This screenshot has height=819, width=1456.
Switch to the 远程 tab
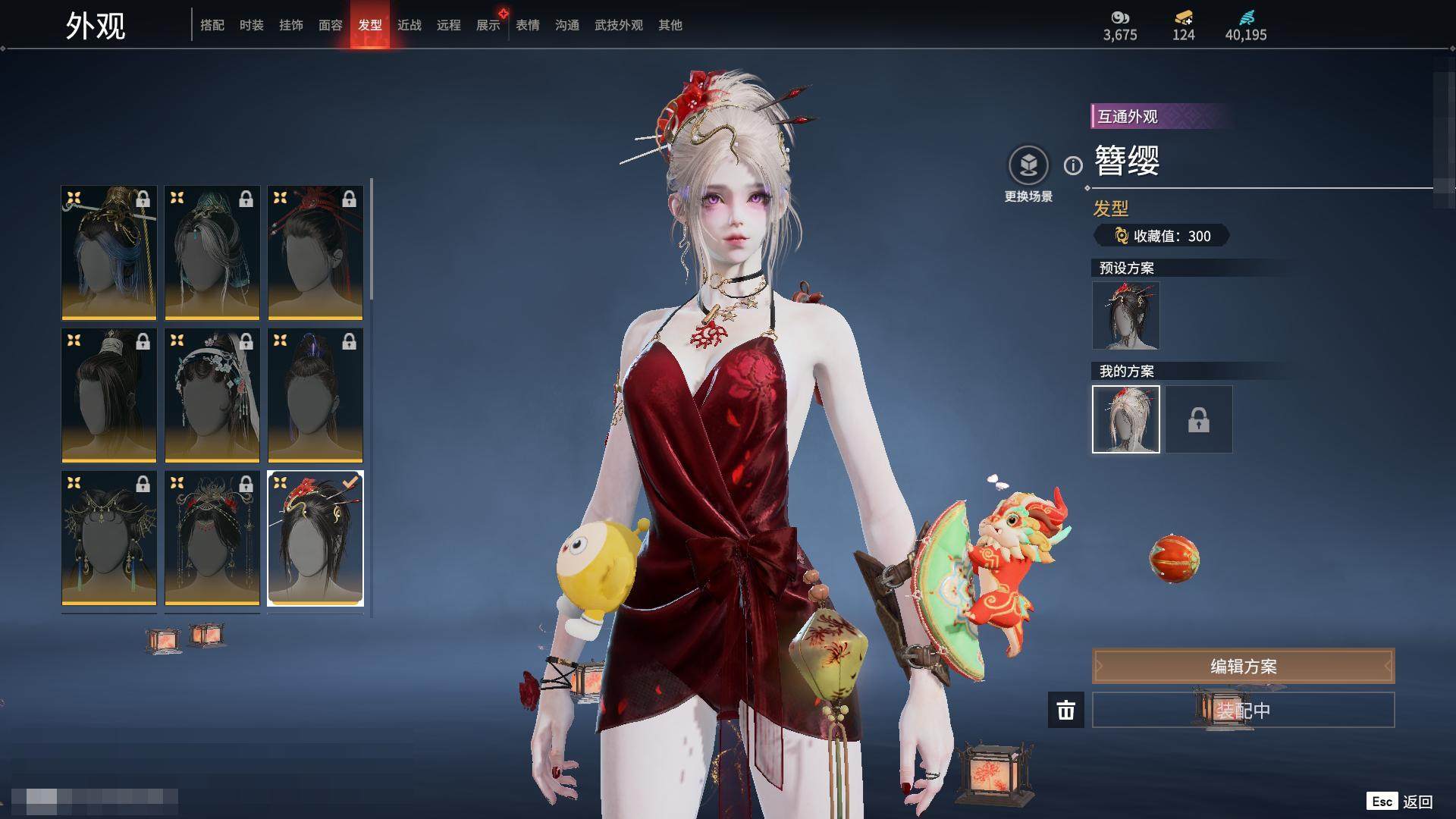tap(449, 25)
